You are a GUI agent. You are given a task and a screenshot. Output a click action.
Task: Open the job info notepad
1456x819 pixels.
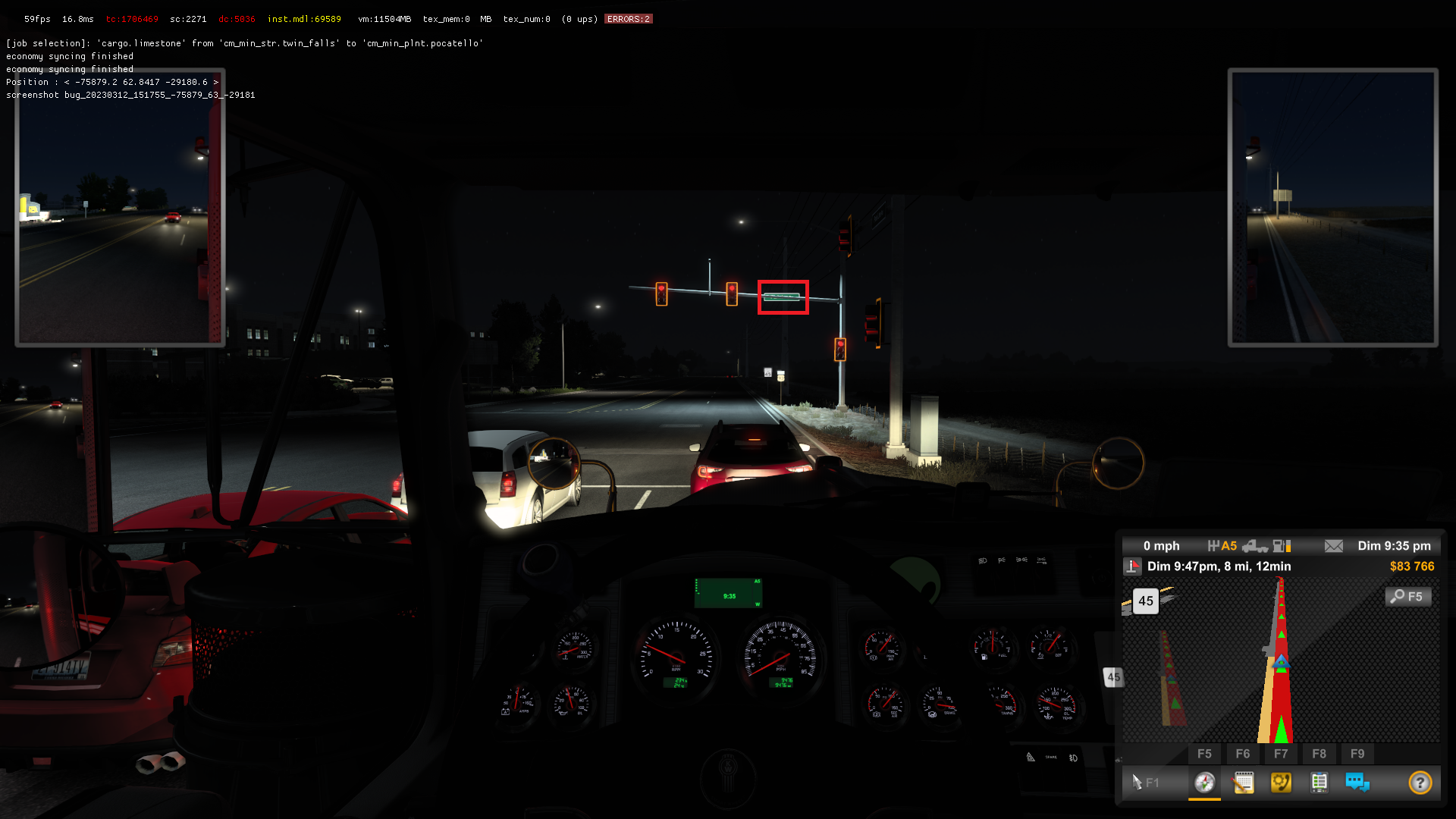[1244, 782]
